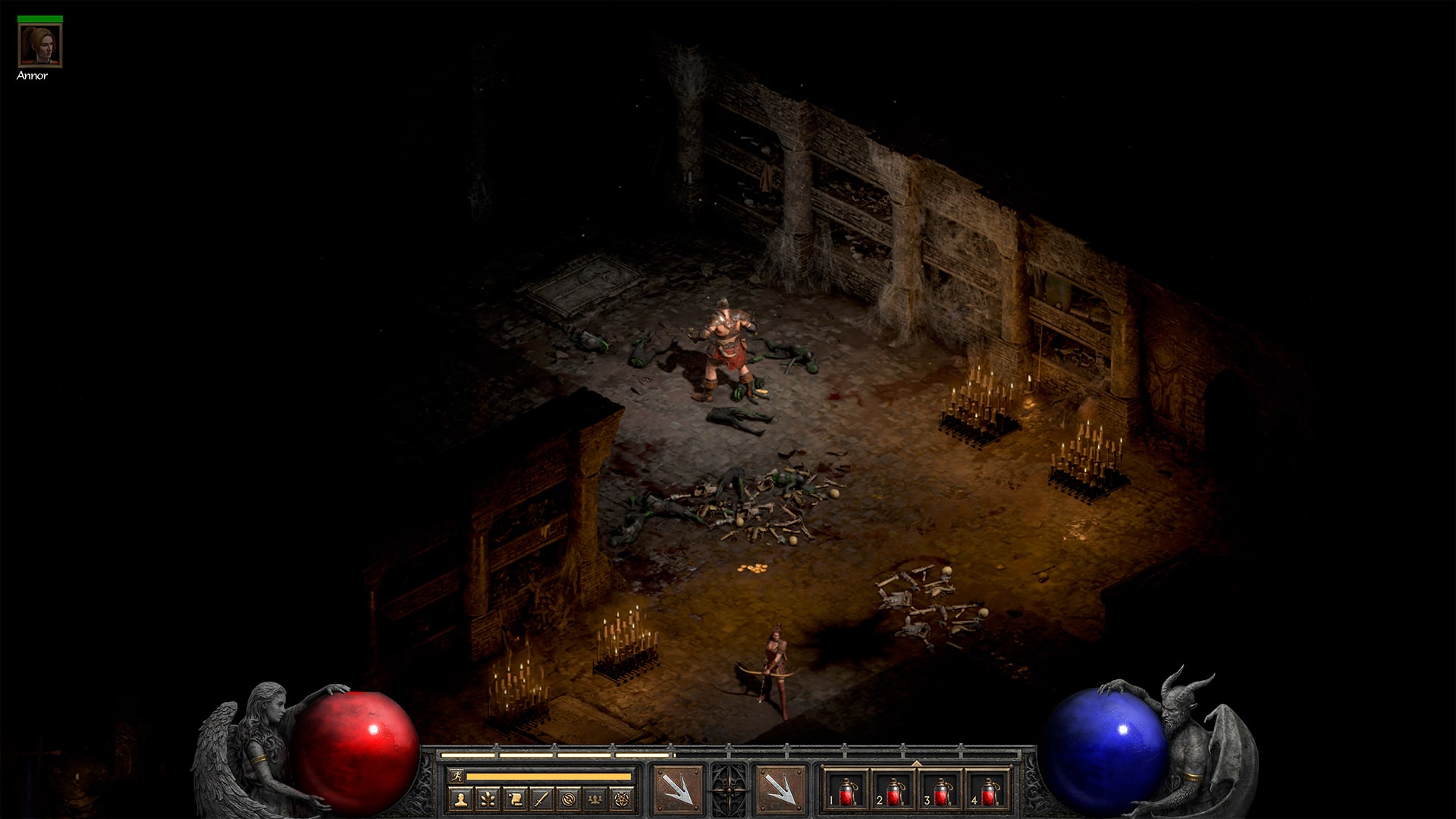Drink the potion in belt slot 1

[x=846, y=791]
